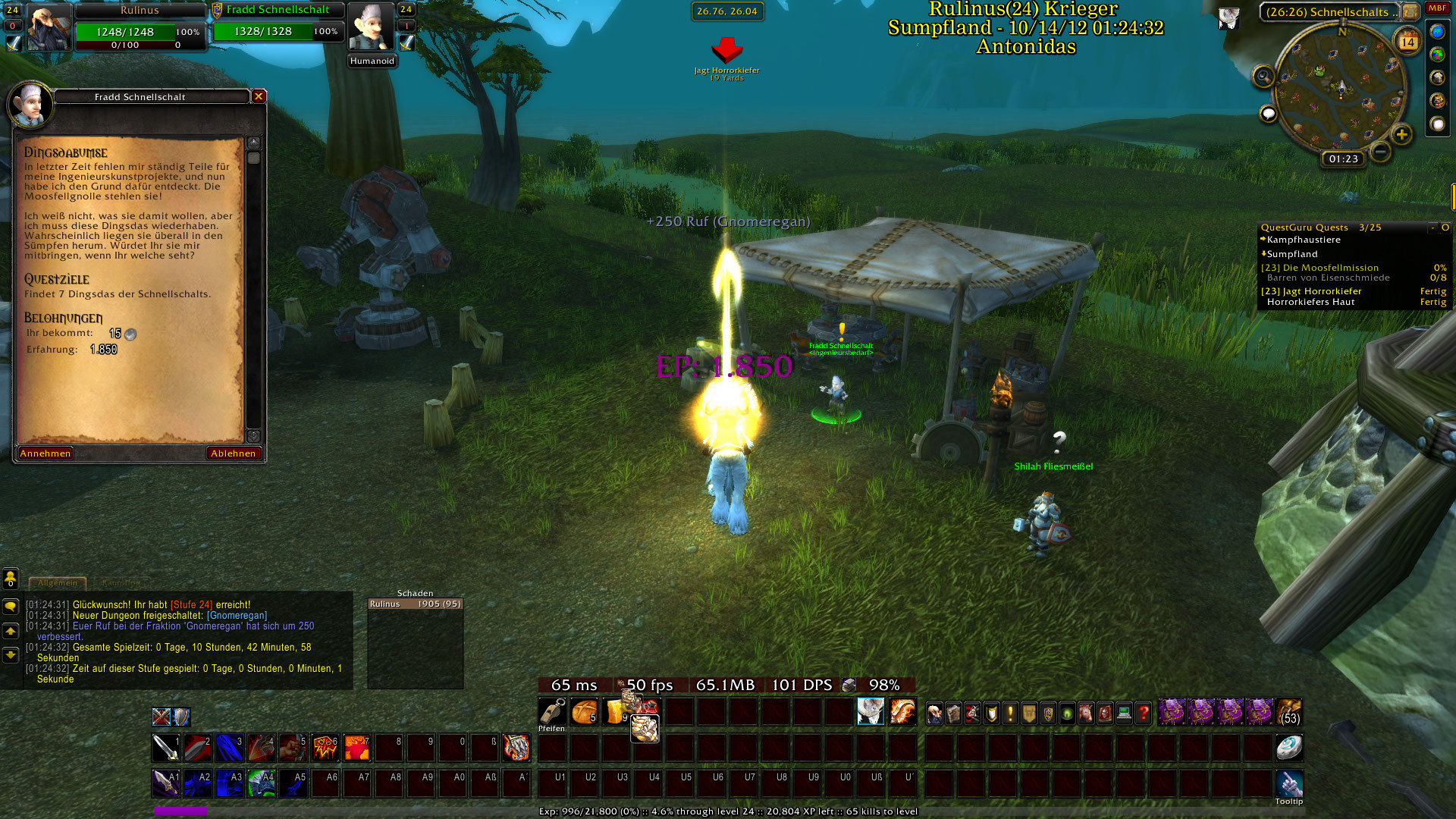The image size is (1456, 819).
Task: Select the Rulinus player portrait
Action: coord(50,27)
